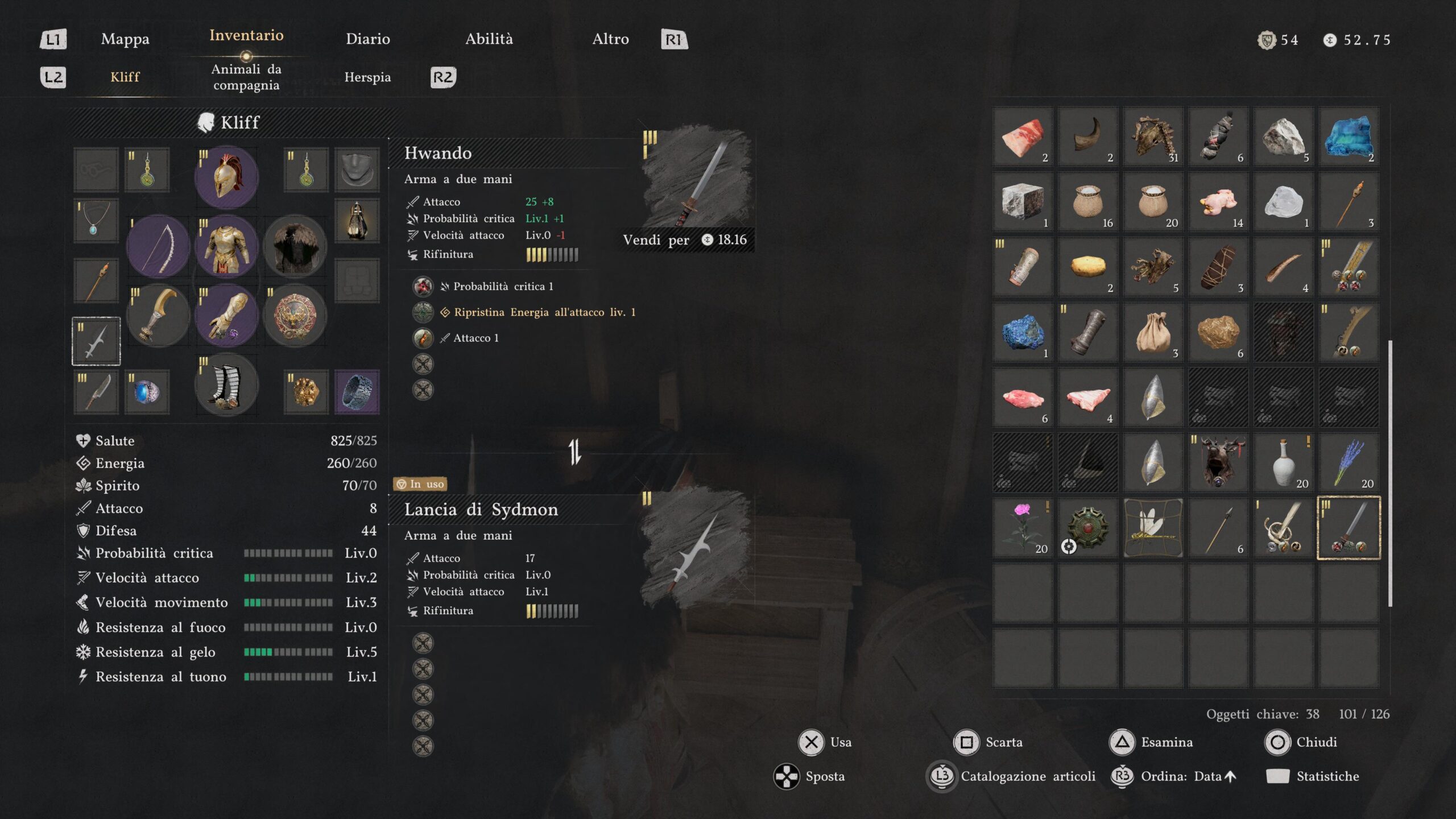Click the highlighted Hwando sword slot
This screenshot has width=1456, height=819.
click(x=1349, y=527)
